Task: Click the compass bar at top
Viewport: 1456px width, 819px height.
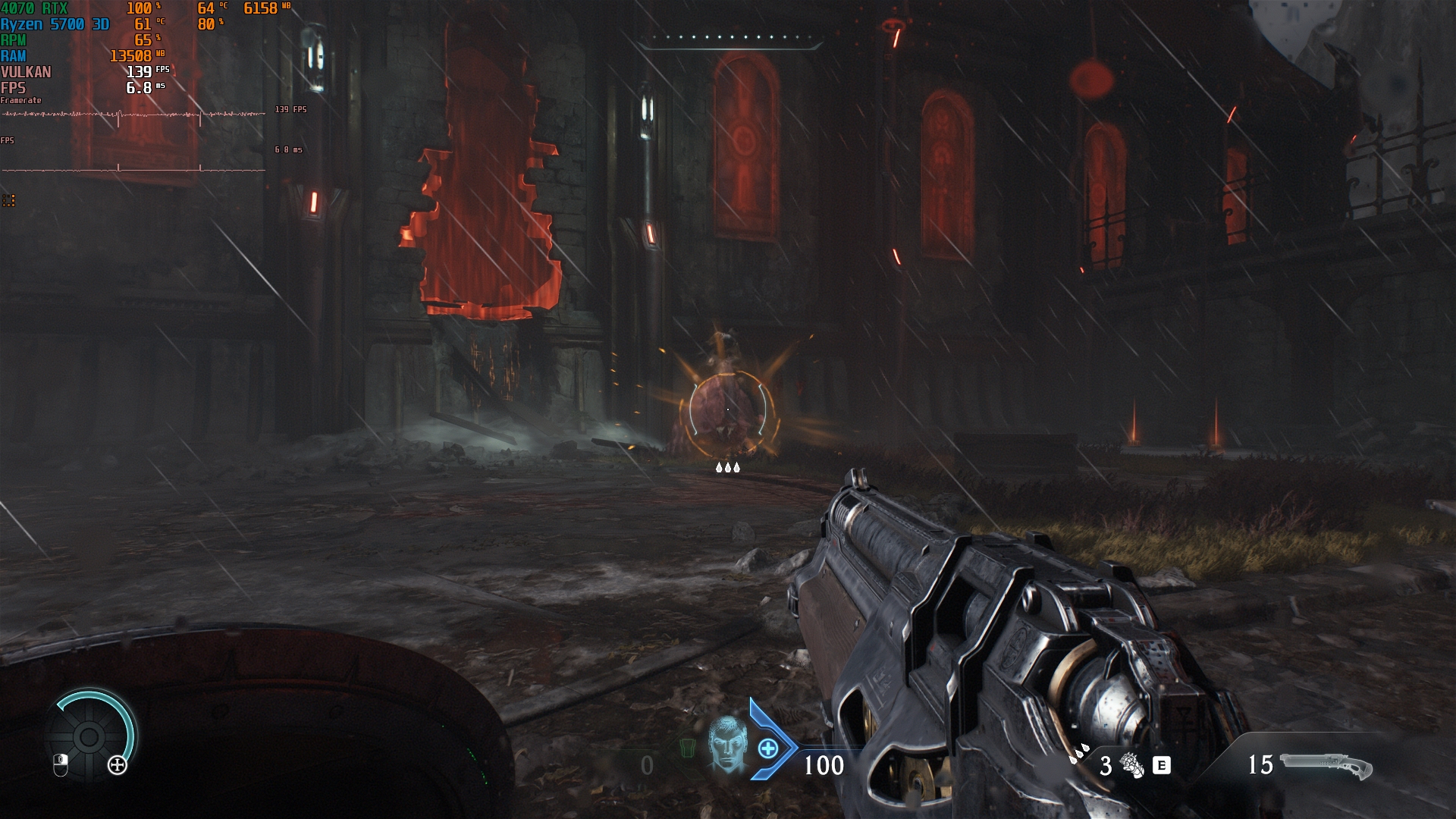Action: point(730,39)
